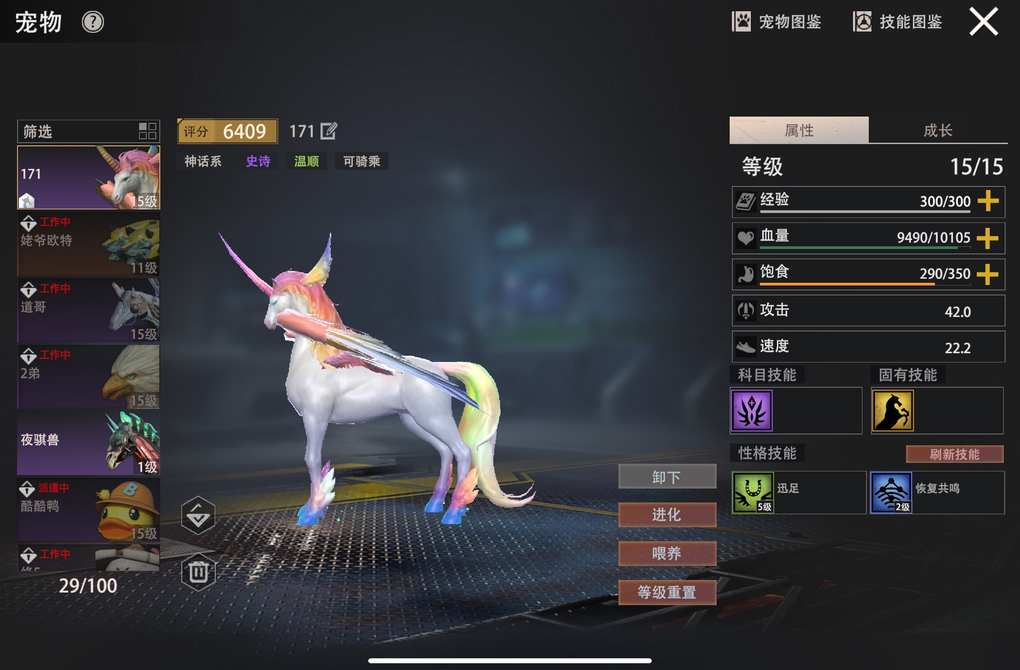Open the 技能图鉴 skill encyclopedia

pos(898,21)
